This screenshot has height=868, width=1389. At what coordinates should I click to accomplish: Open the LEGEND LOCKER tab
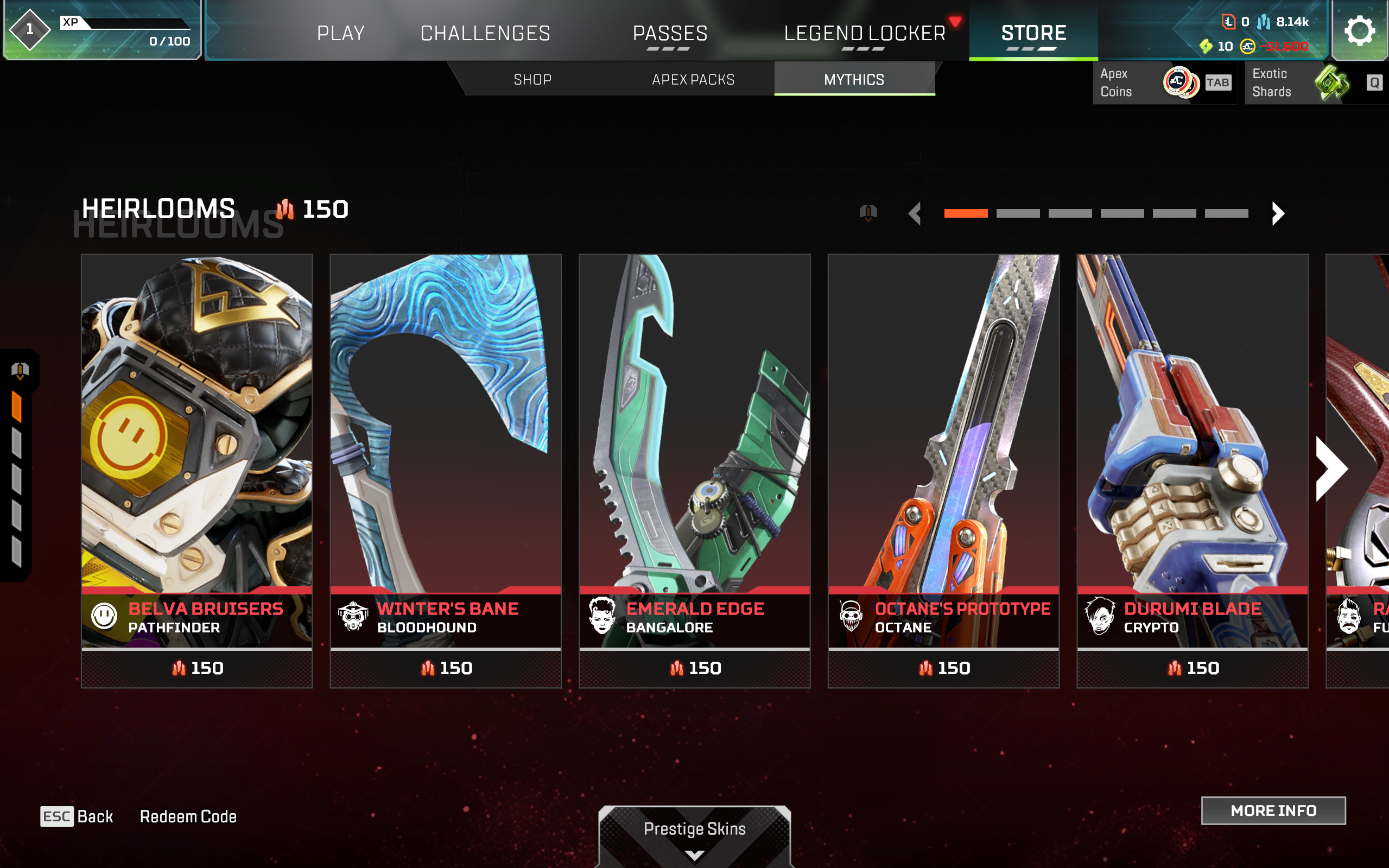(865, 33)
